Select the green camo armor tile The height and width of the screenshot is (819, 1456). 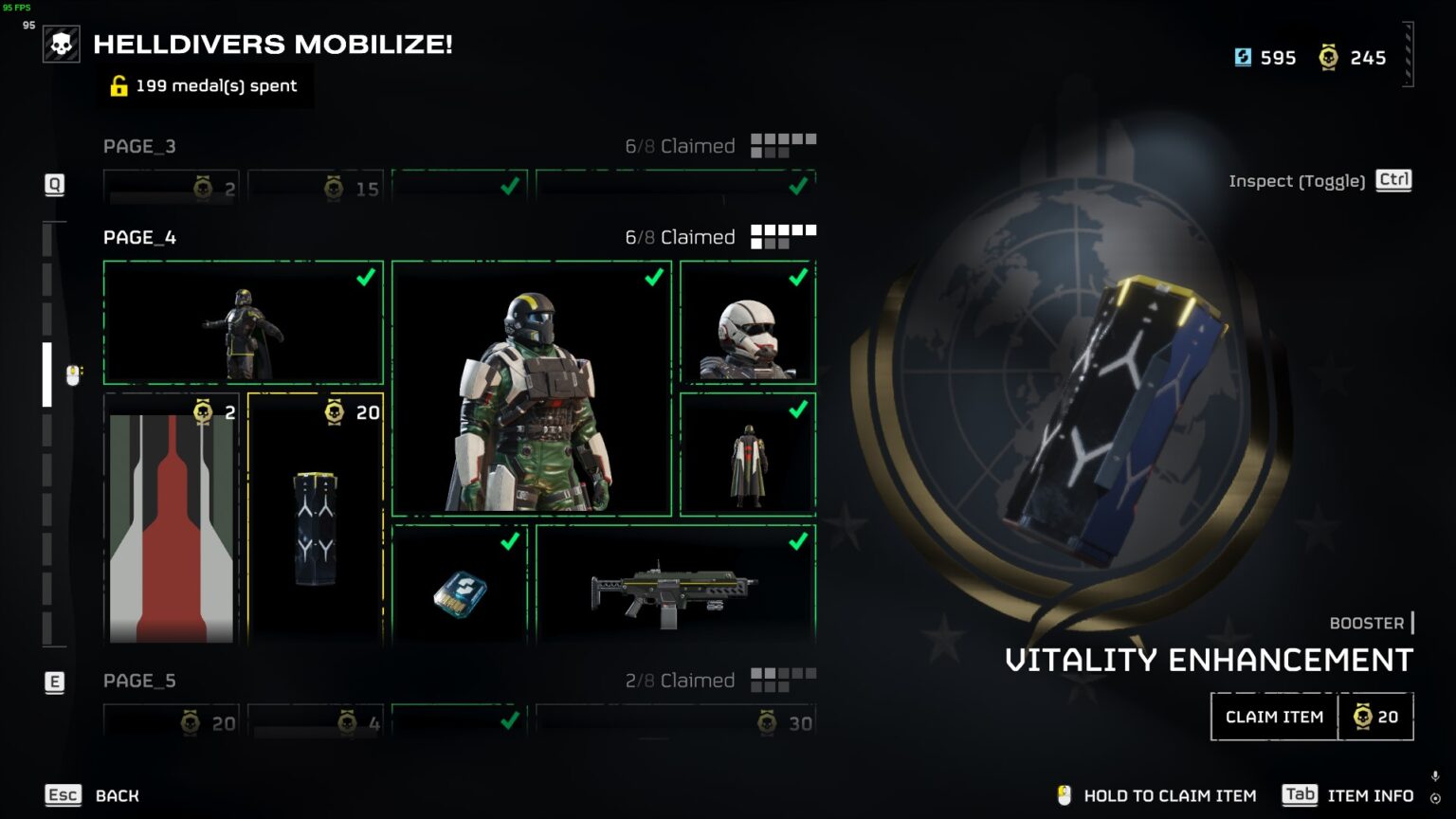(532, 389)
